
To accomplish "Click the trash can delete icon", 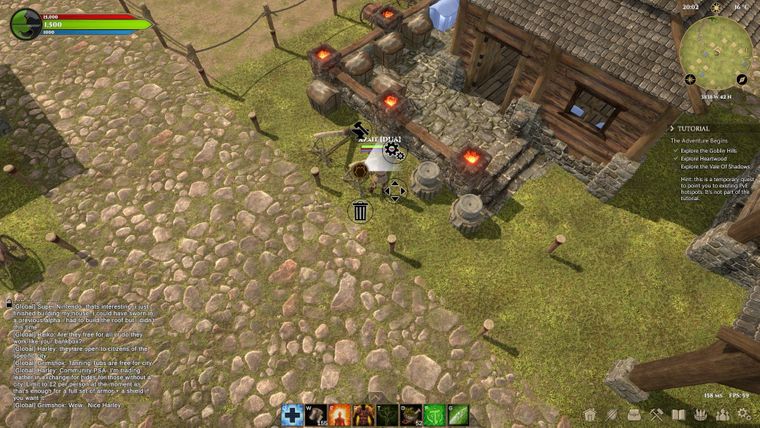I will pyautogui.click(x=360, y=211).
